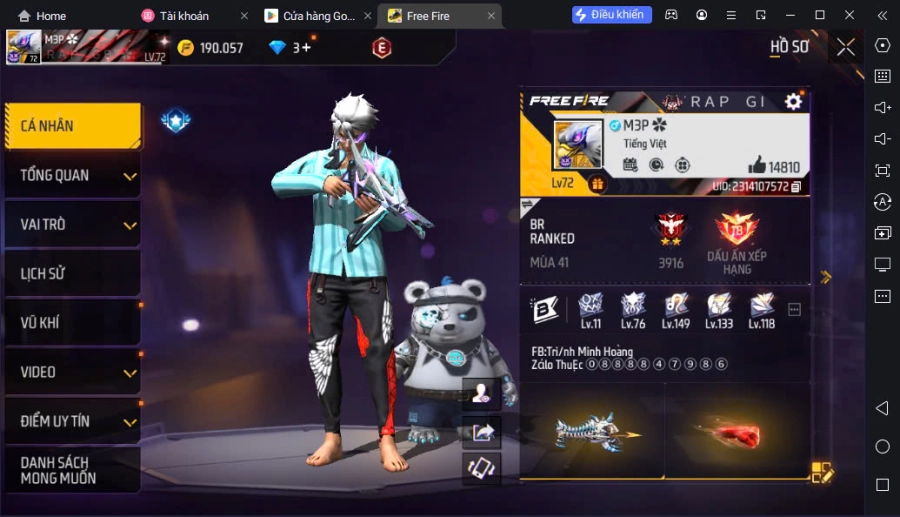The height and width of the screenshot is (517, 900).
Task: Open profile settings gear icon
Action: [x=793, y=101]
